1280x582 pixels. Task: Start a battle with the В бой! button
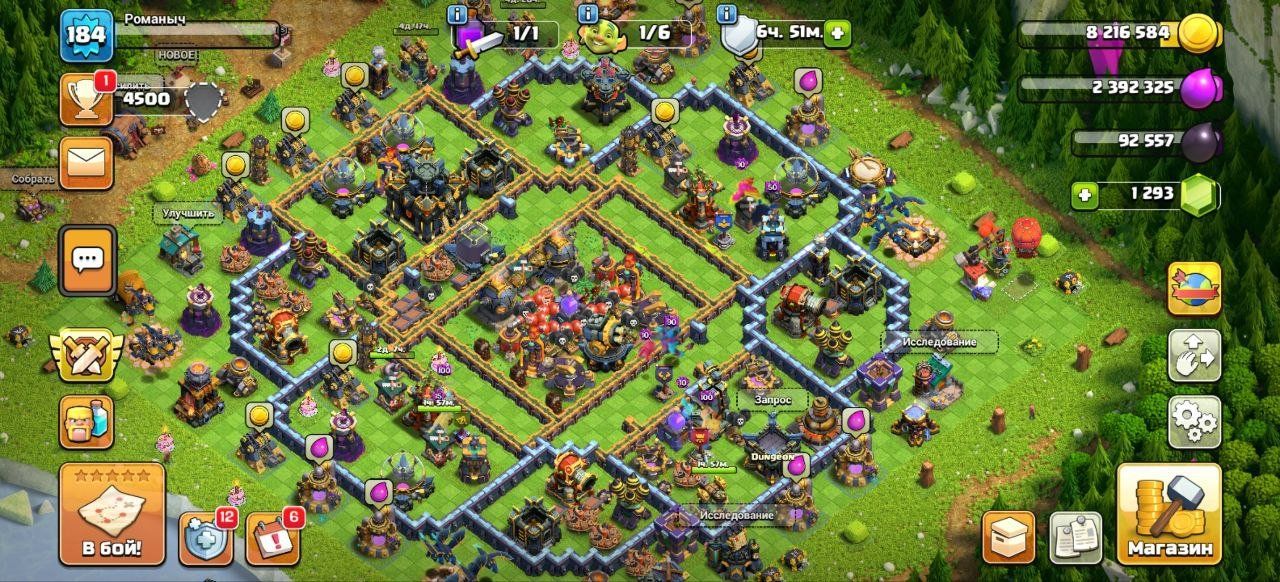point(112,514)
